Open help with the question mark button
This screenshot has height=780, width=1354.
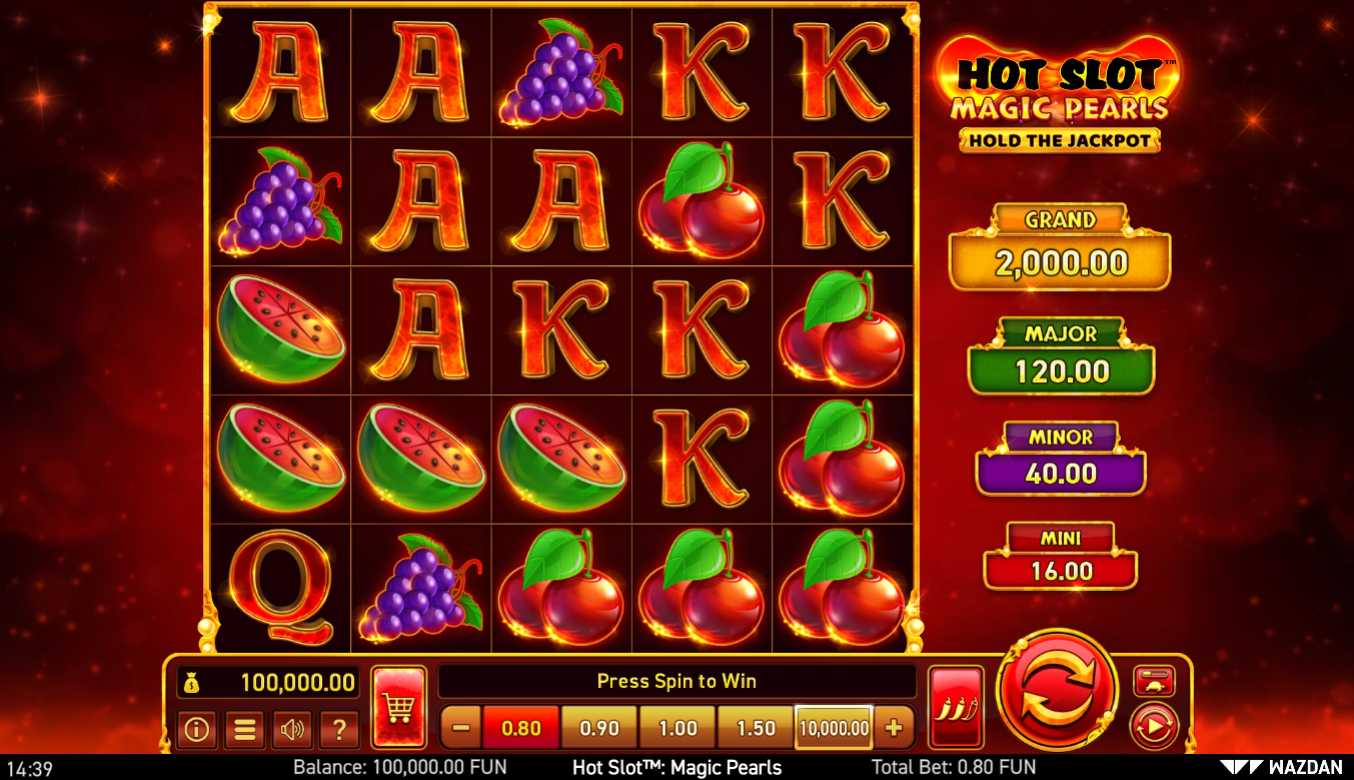click(339, 729)
